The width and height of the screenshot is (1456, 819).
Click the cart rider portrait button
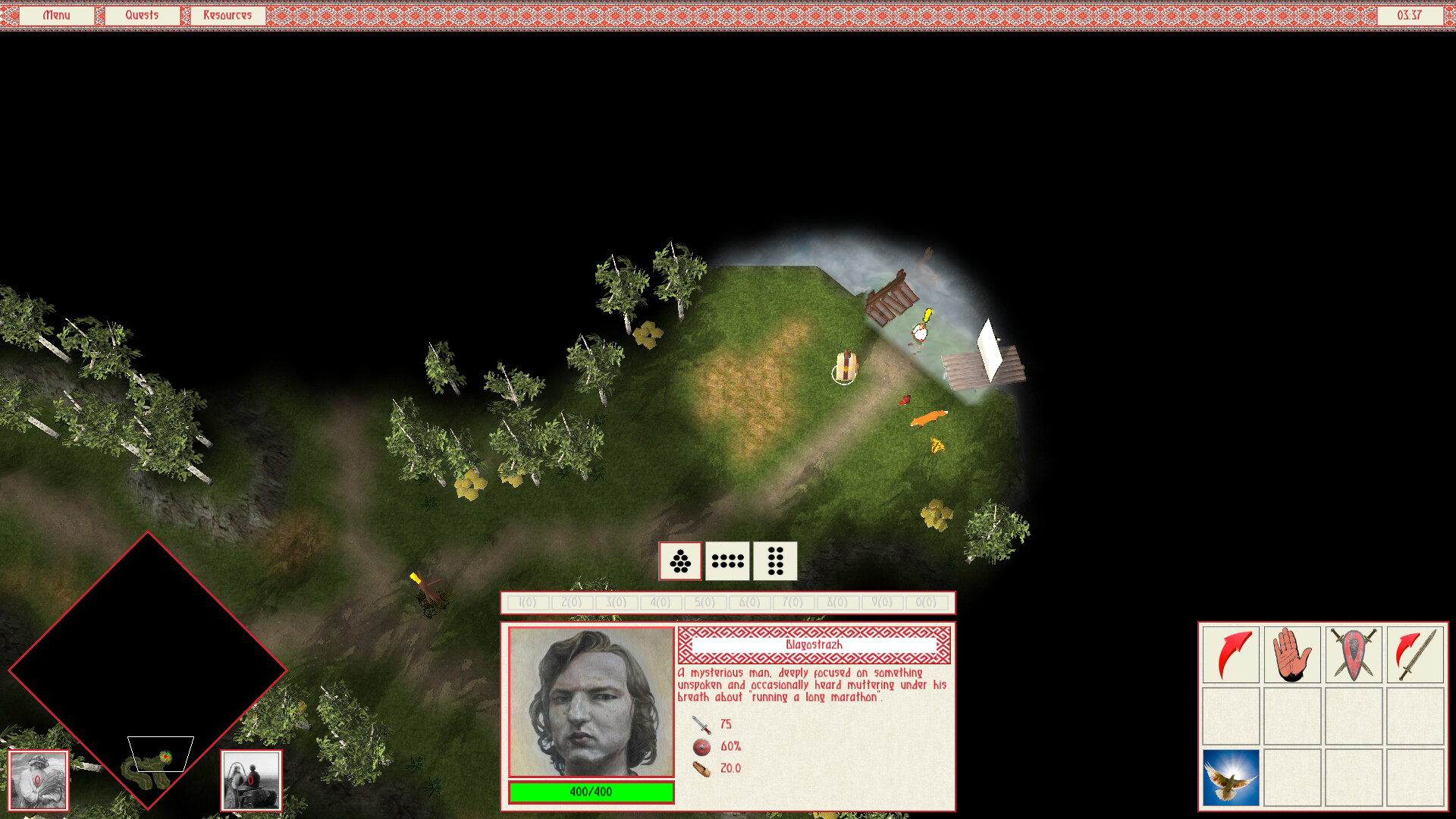[x=251, y=781]
